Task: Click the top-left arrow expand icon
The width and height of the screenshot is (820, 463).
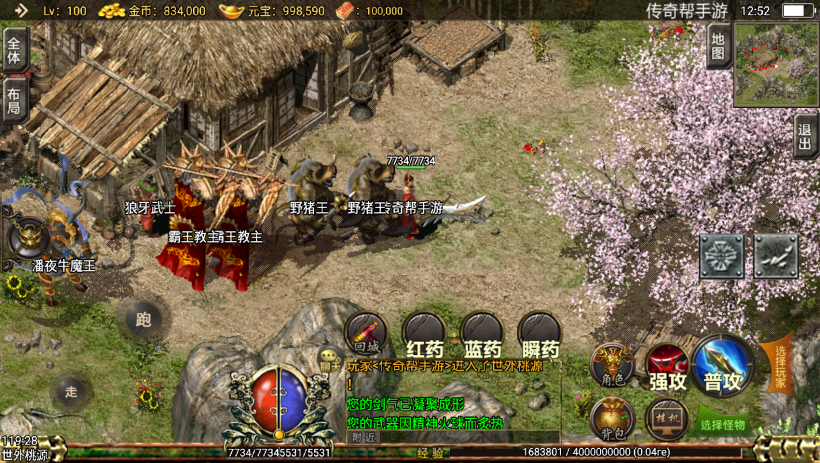Action: pos(20,10)
